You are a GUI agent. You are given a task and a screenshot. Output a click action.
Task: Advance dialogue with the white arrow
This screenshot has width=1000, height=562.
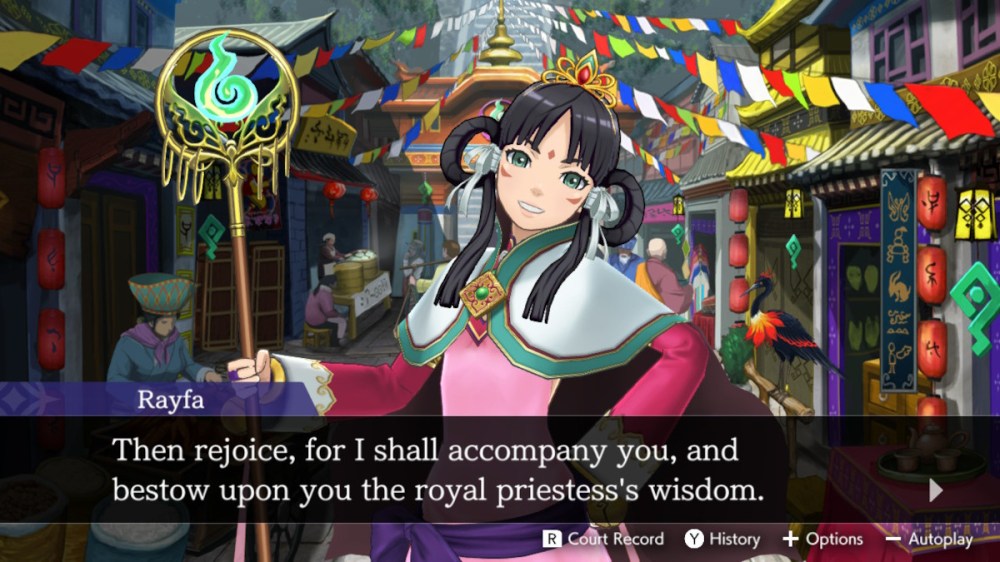936,490
